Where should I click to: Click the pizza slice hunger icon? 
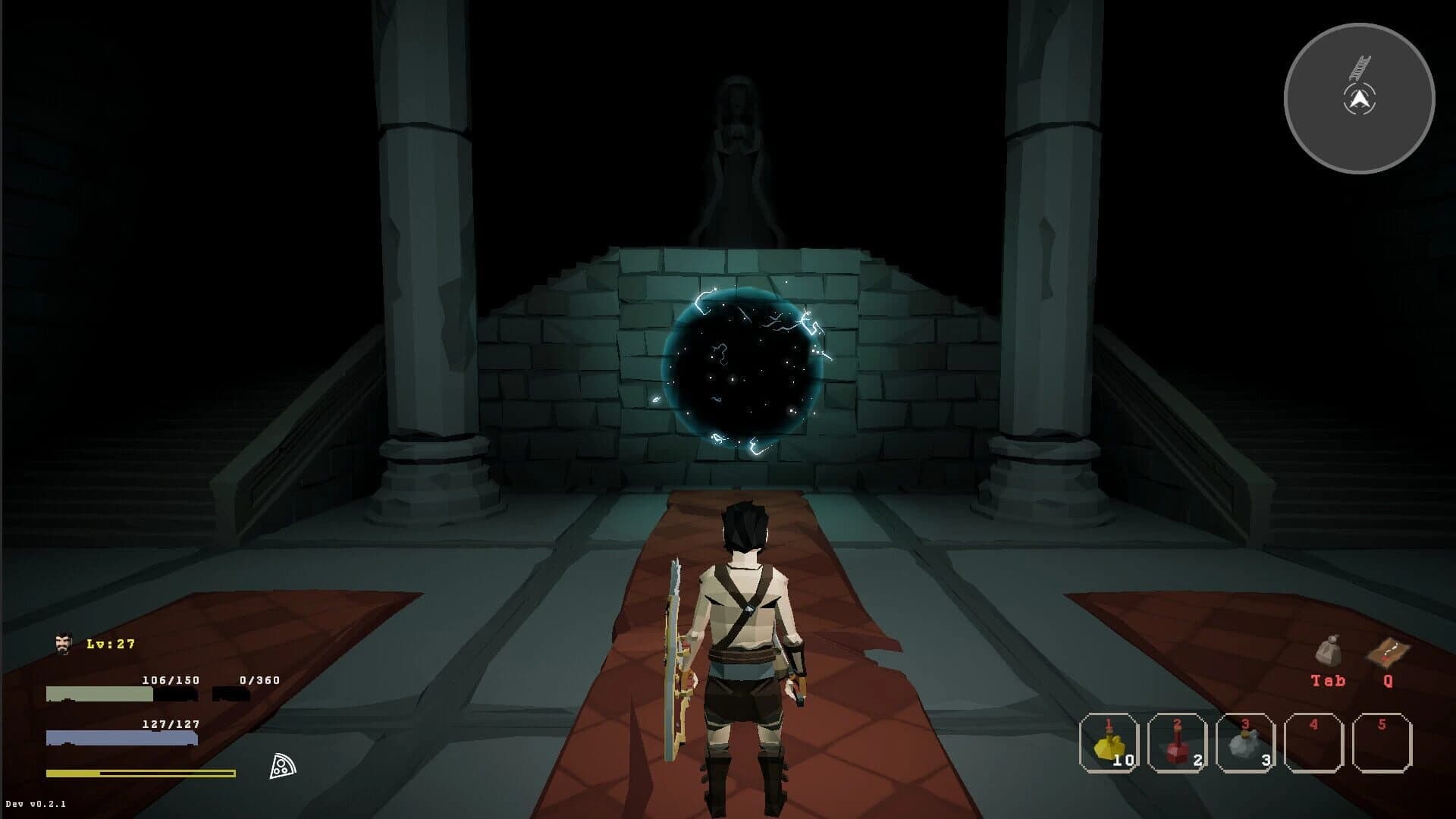coord(283,766)
